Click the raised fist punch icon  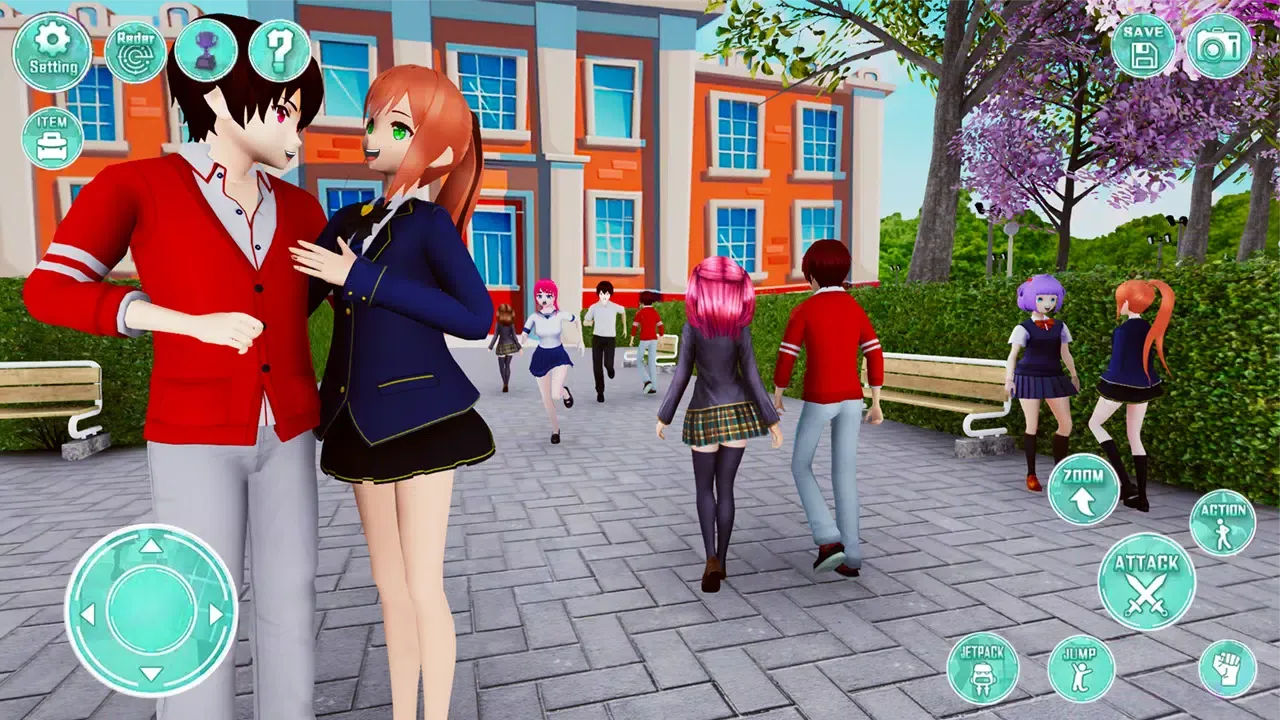point(1227,668)
